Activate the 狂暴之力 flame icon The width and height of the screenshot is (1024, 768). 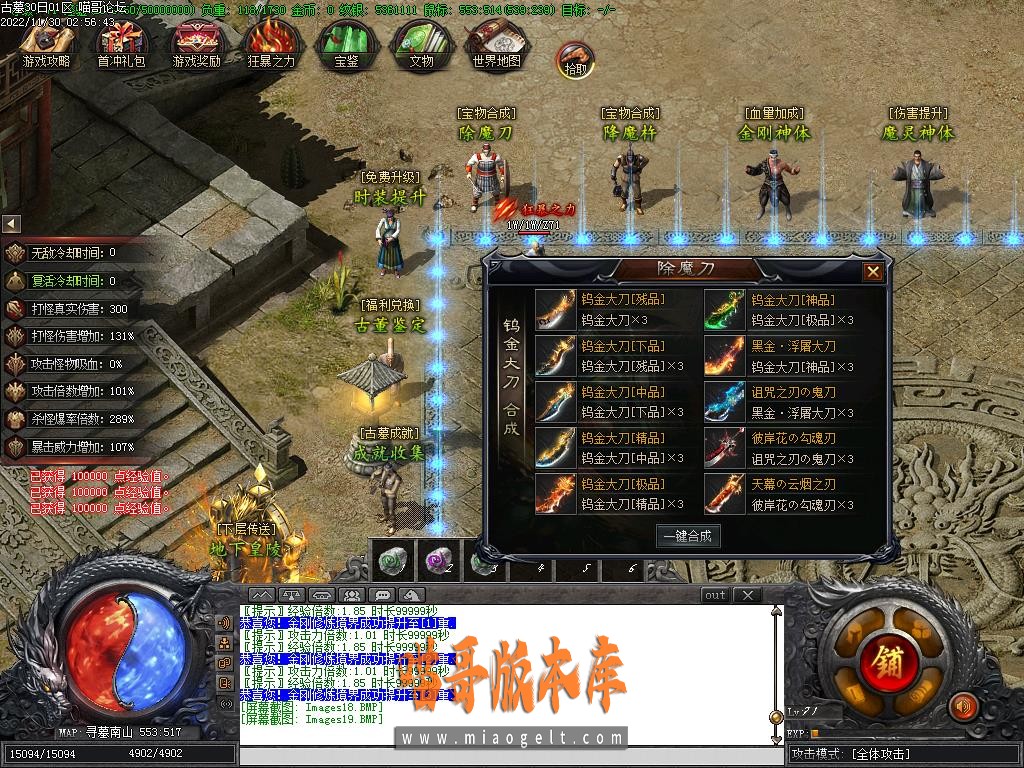tap(271, 44)
